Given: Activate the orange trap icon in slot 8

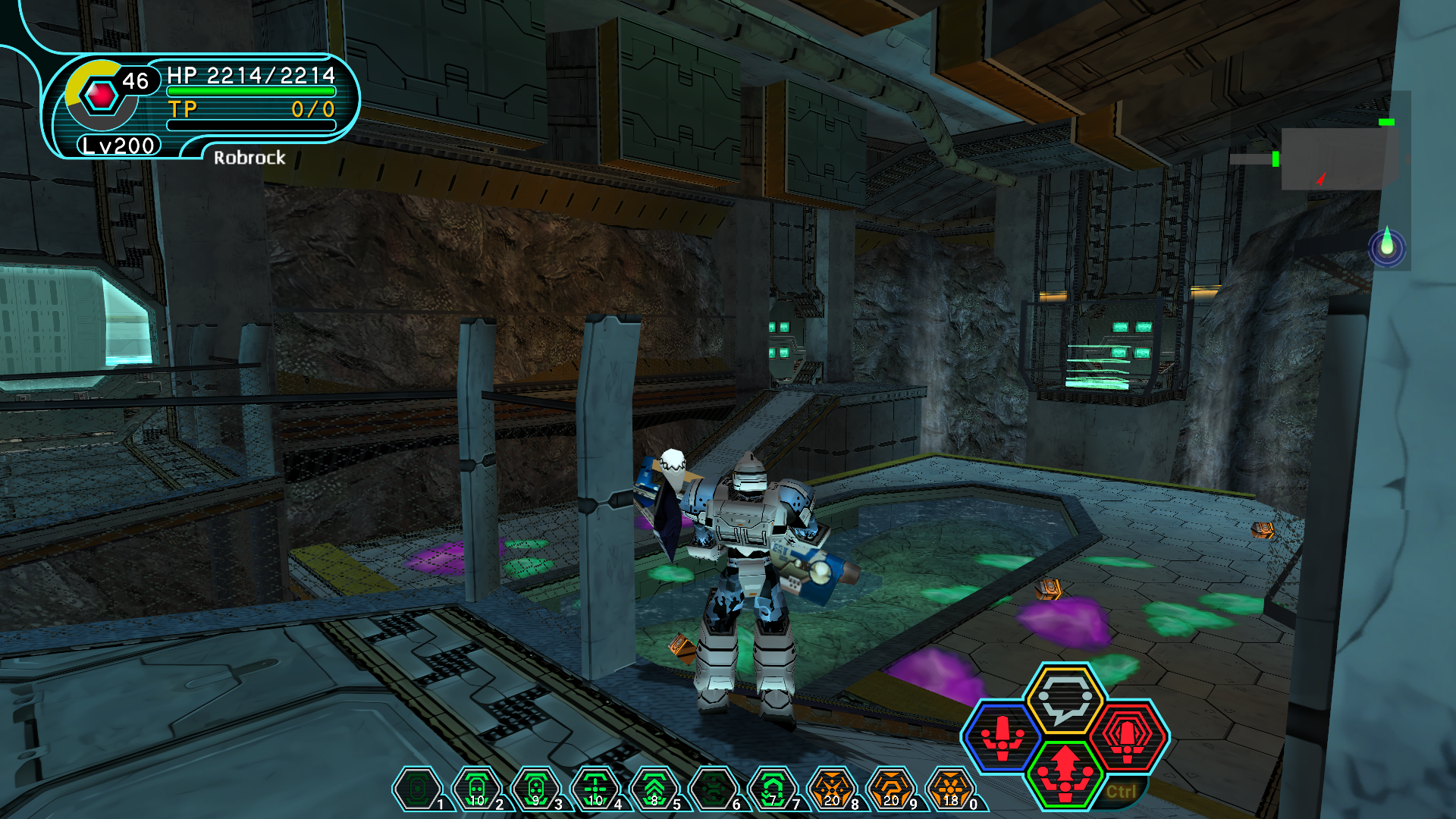Looking at the screenshot, I should (x=832, y=789).
